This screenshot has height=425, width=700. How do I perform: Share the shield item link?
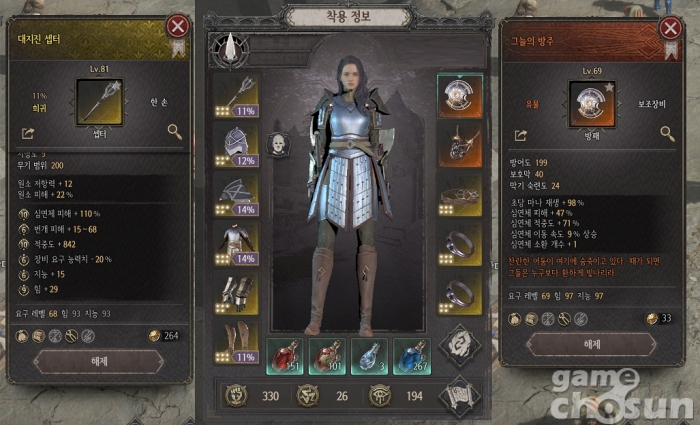[x=520, y=134]
